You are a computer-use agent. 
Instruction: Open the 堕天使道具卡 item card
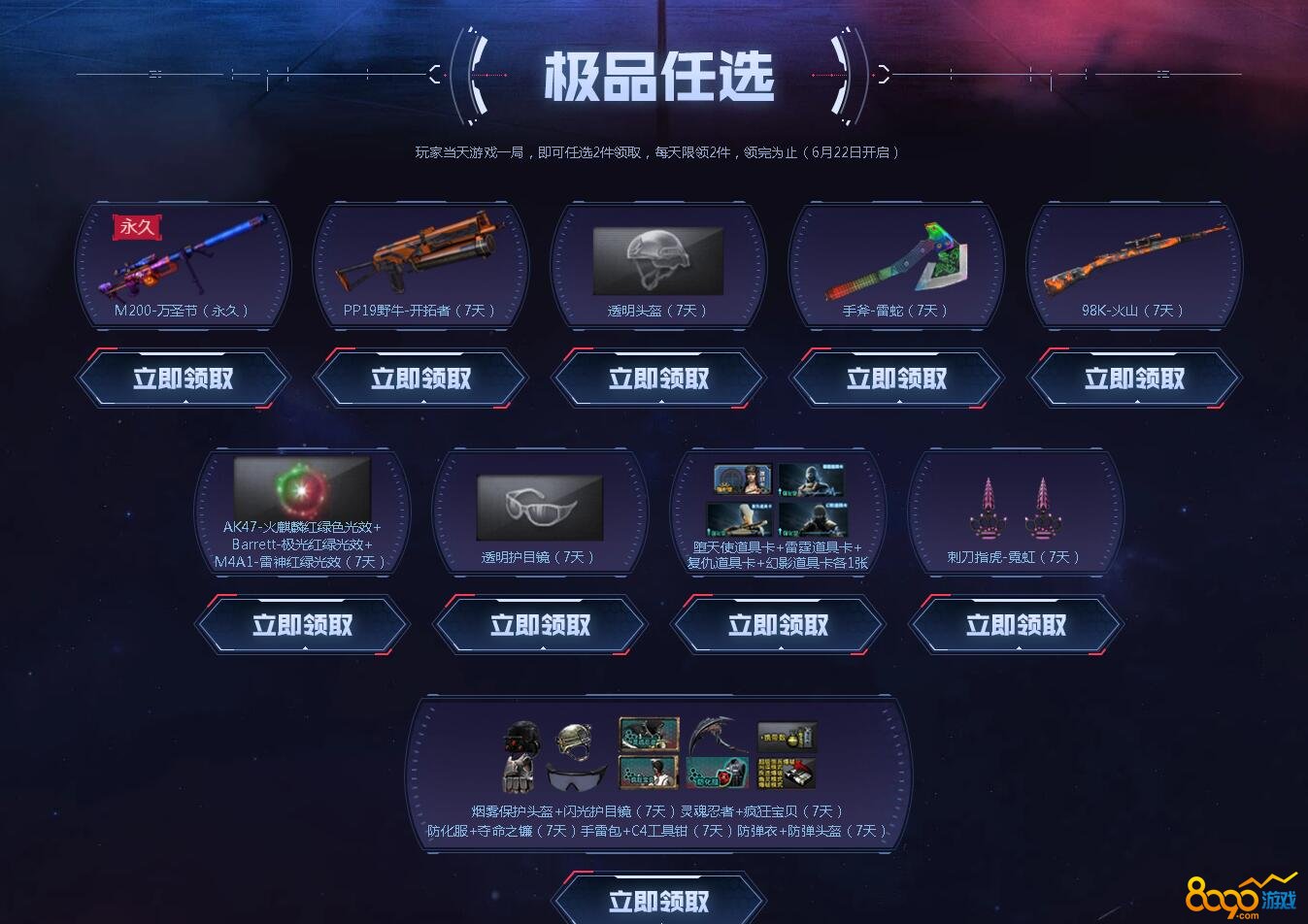(743, 480)
